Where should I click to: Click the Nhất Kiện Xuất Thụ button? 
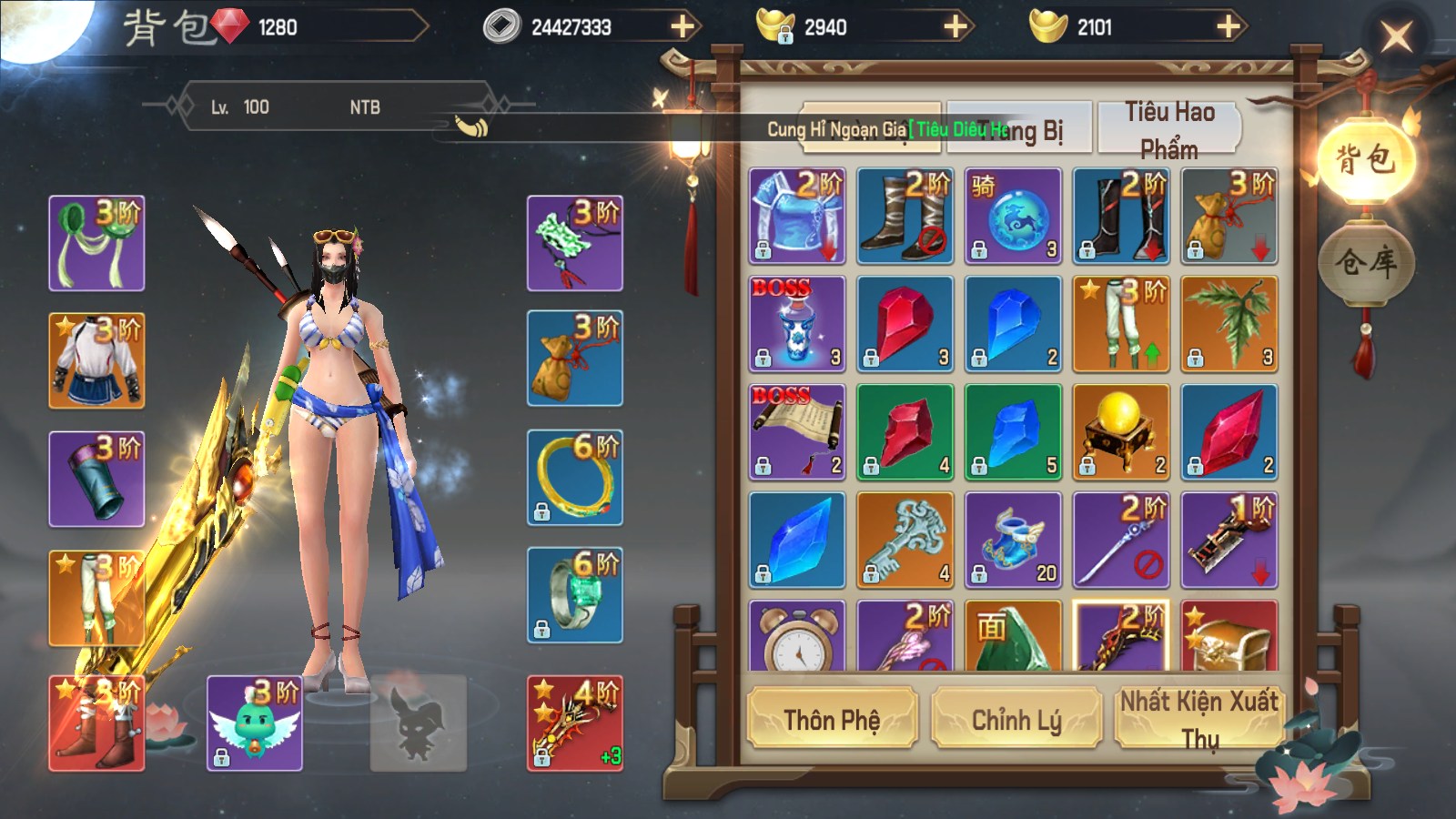click(x=1199, y=720)
